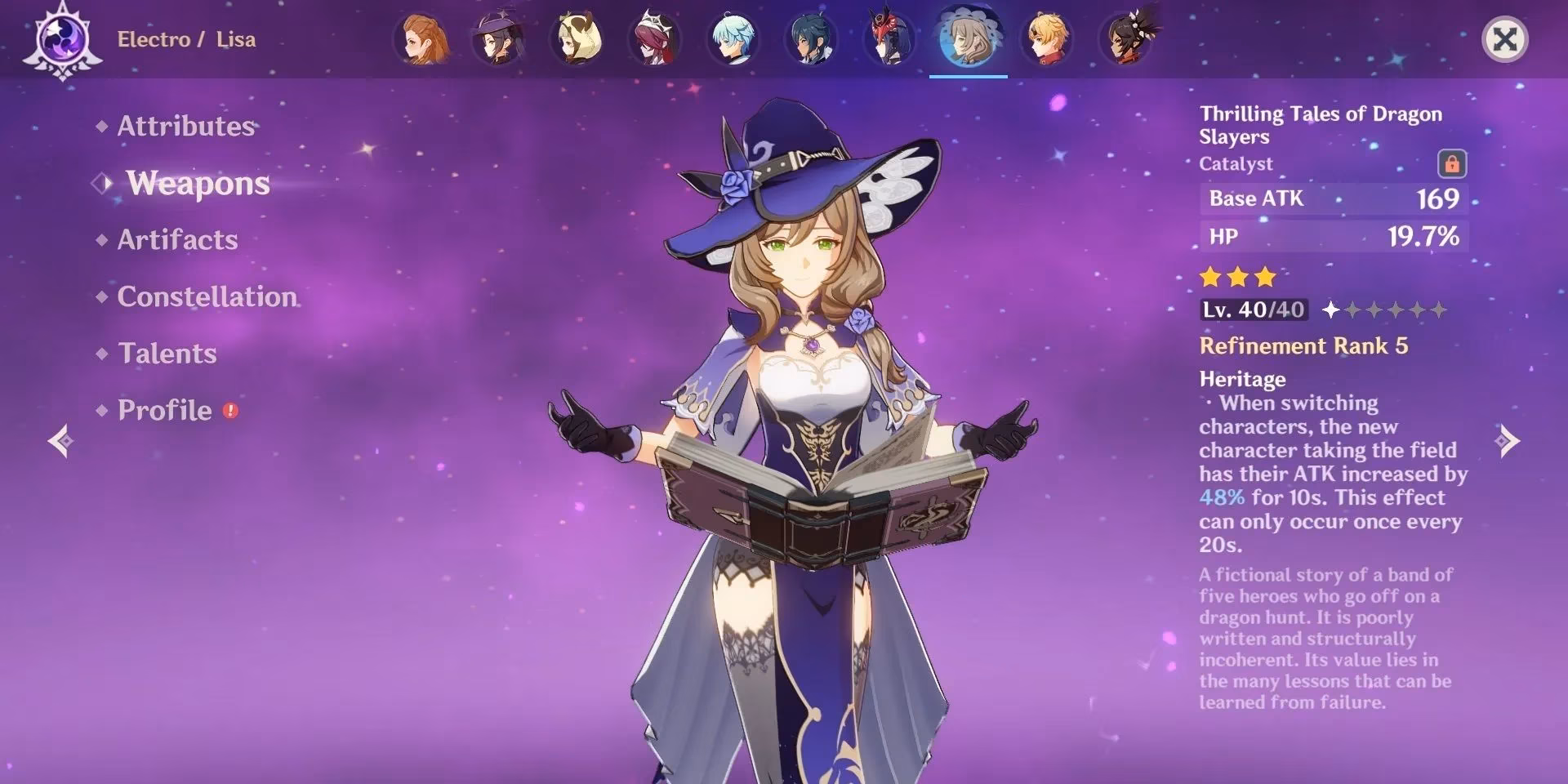
Task: Select Aloy's portrait
Action: point(421,39)
